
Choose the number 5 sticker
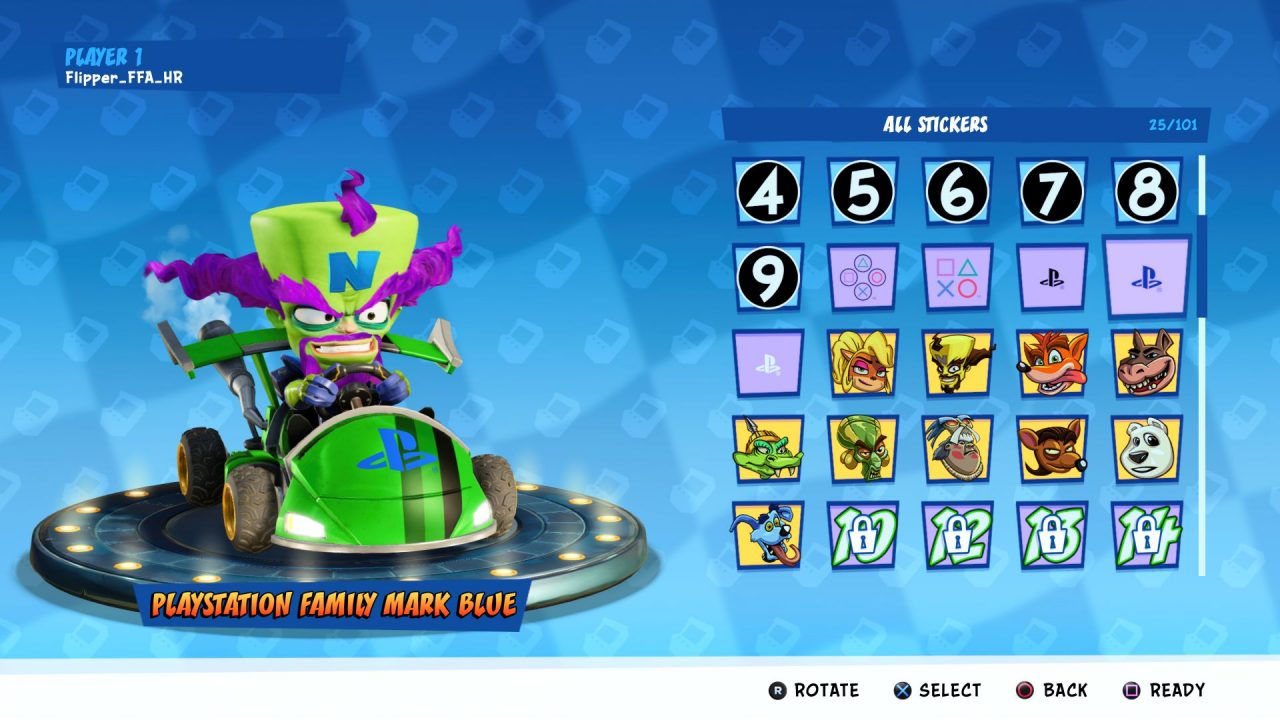coord(862,191)
